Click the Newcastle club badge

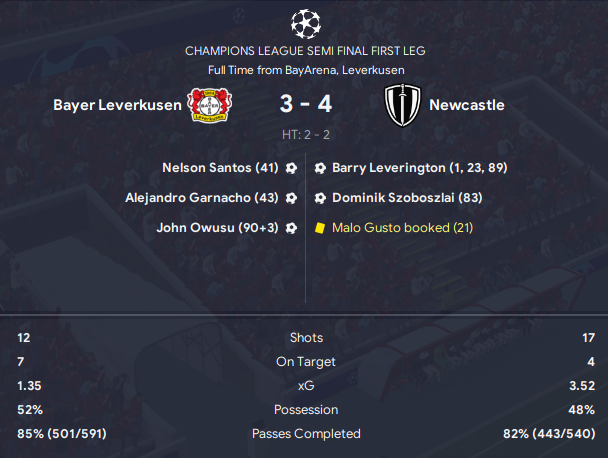[404, 105]
